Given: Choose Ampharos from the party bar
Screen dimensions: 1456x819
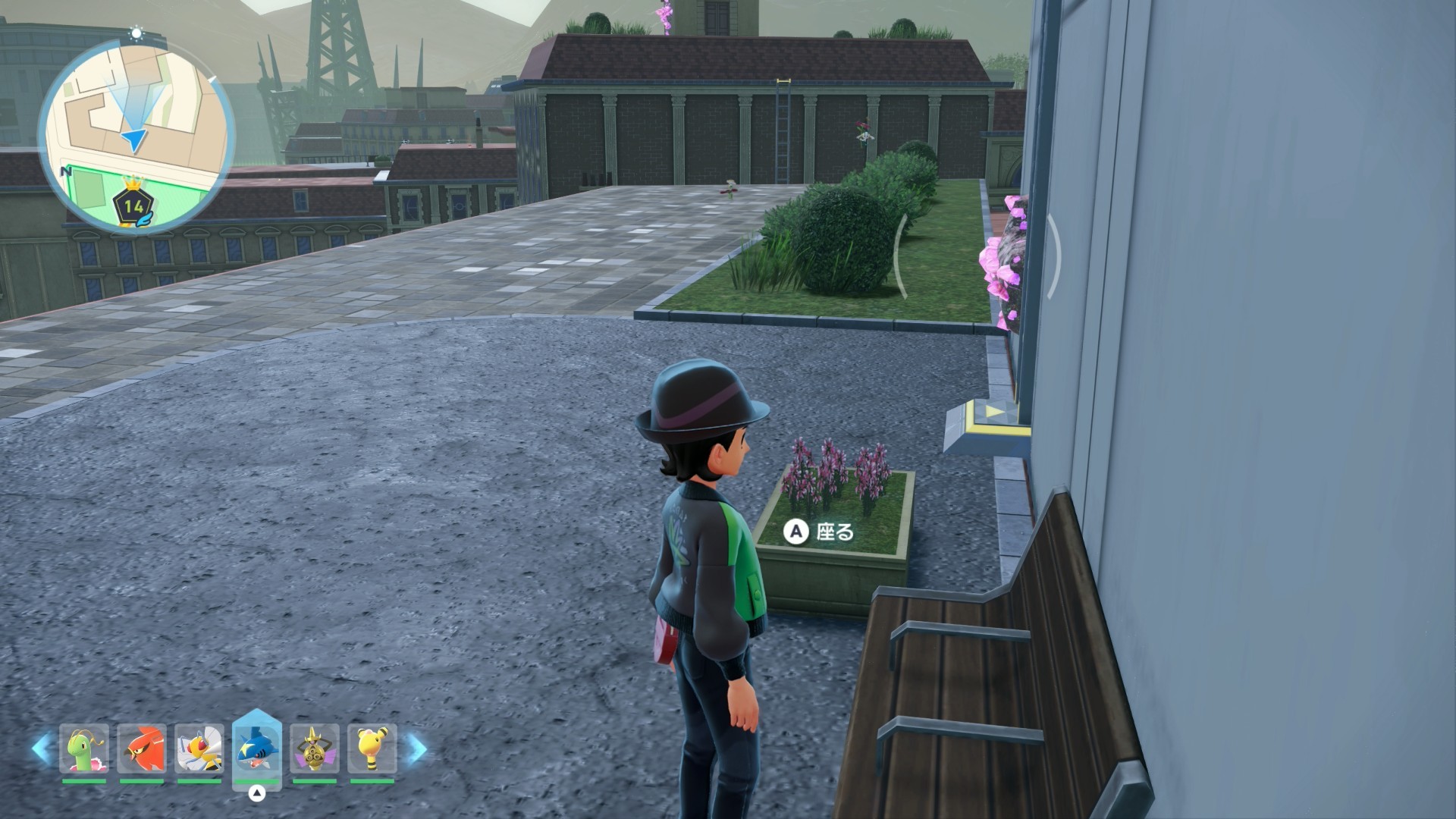Looking at the screenshot, I should 372,749.
